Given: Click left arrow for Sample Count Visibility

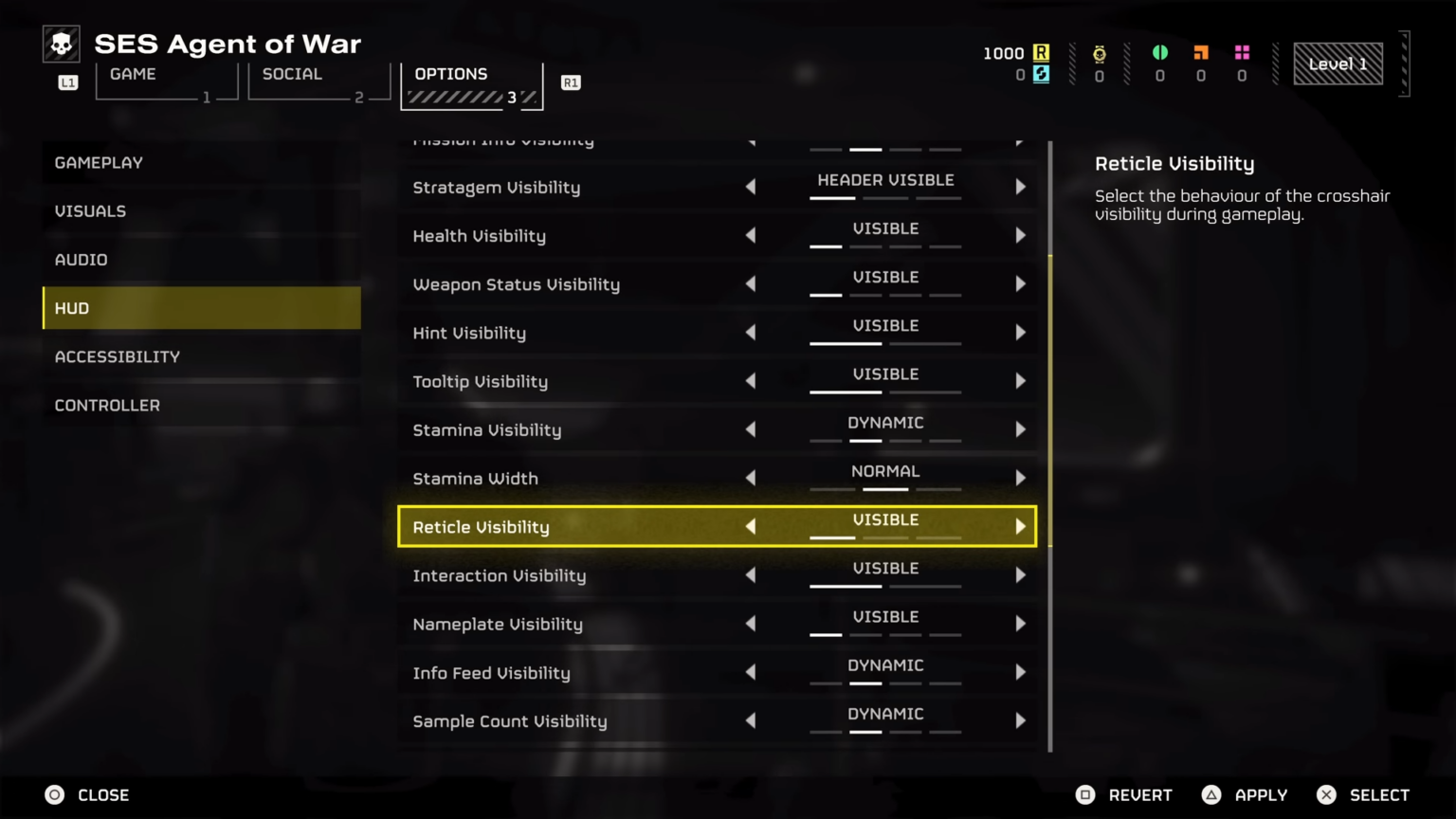Looking at the screenshot, I should tap(751, 720).
